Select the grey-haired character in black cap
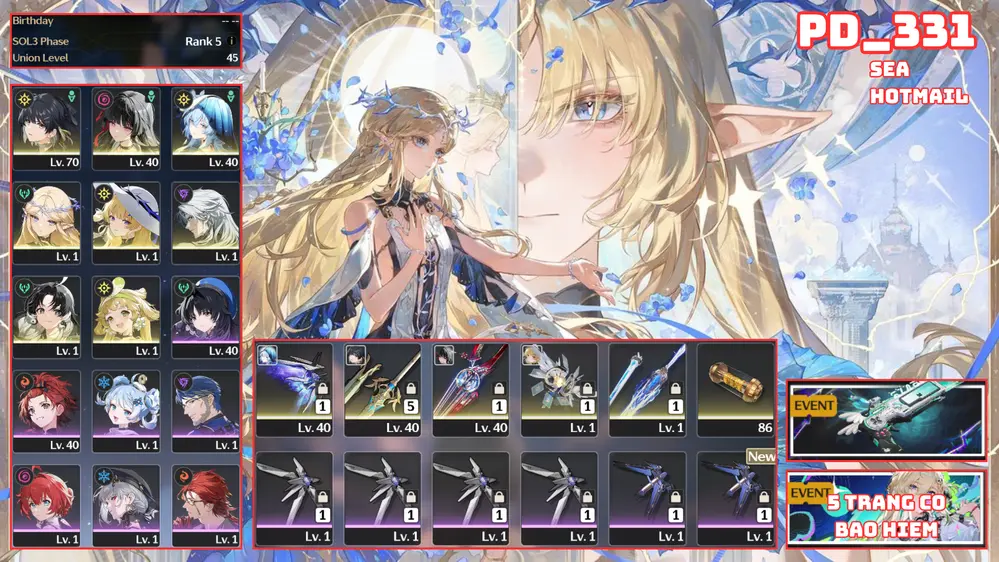The image size is (999, 562). [128, 504]
